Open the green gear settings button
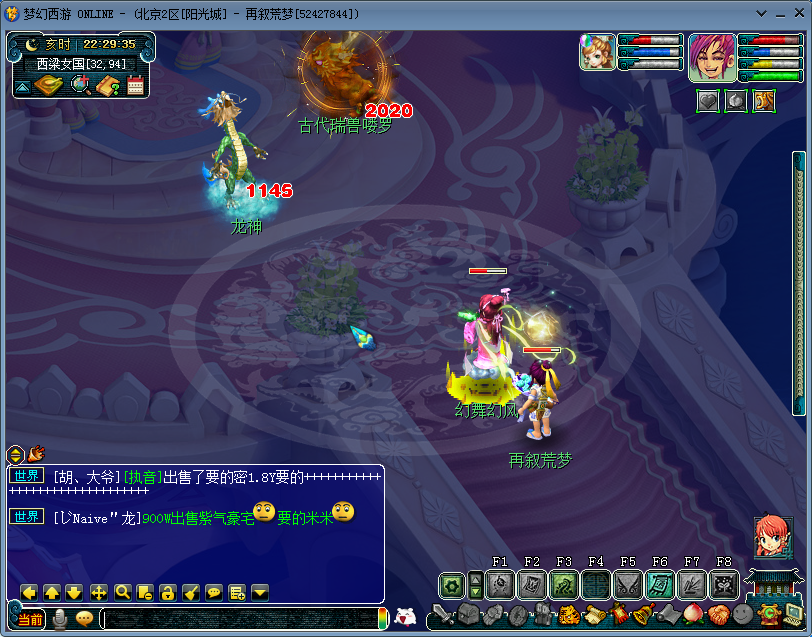Screen dimensions: 812x637 click(x=452, y=585)
